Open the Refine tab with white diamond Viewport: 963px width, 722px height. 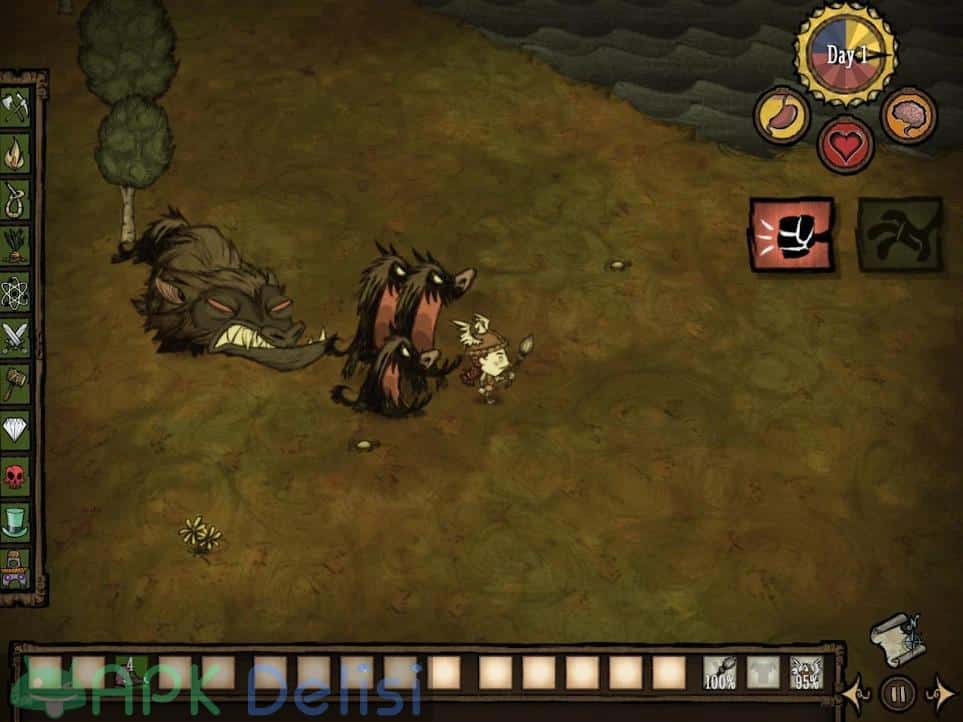click(x=16, y=429)
